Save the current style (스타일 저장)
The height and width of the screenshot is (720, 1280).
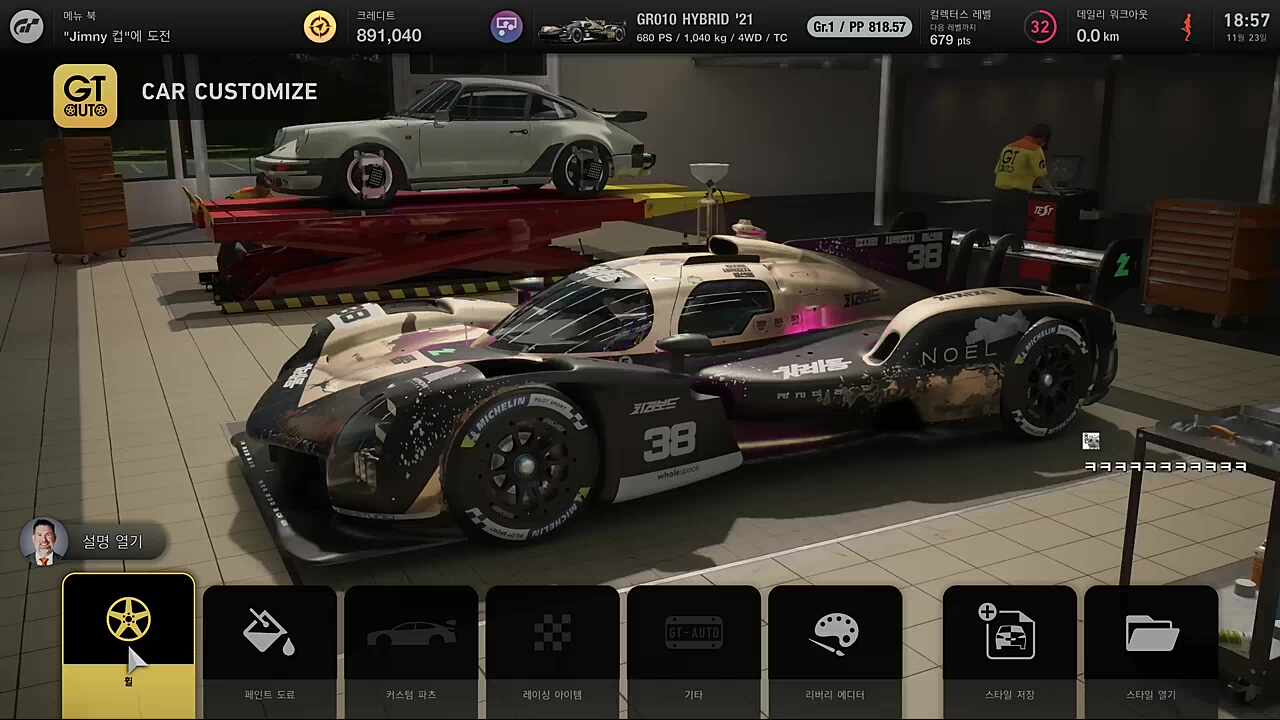tap(1009, 645)
